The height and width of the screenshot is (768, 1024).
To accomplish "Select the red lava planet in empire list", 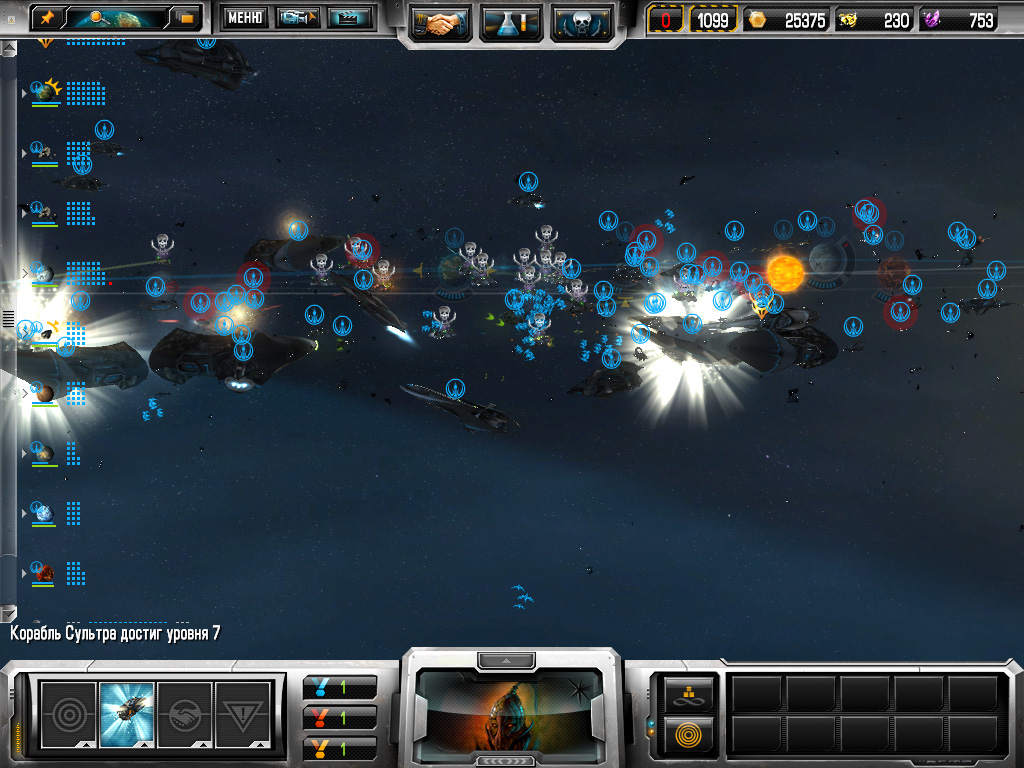I will pyautogui.click(x=44, y=573).
